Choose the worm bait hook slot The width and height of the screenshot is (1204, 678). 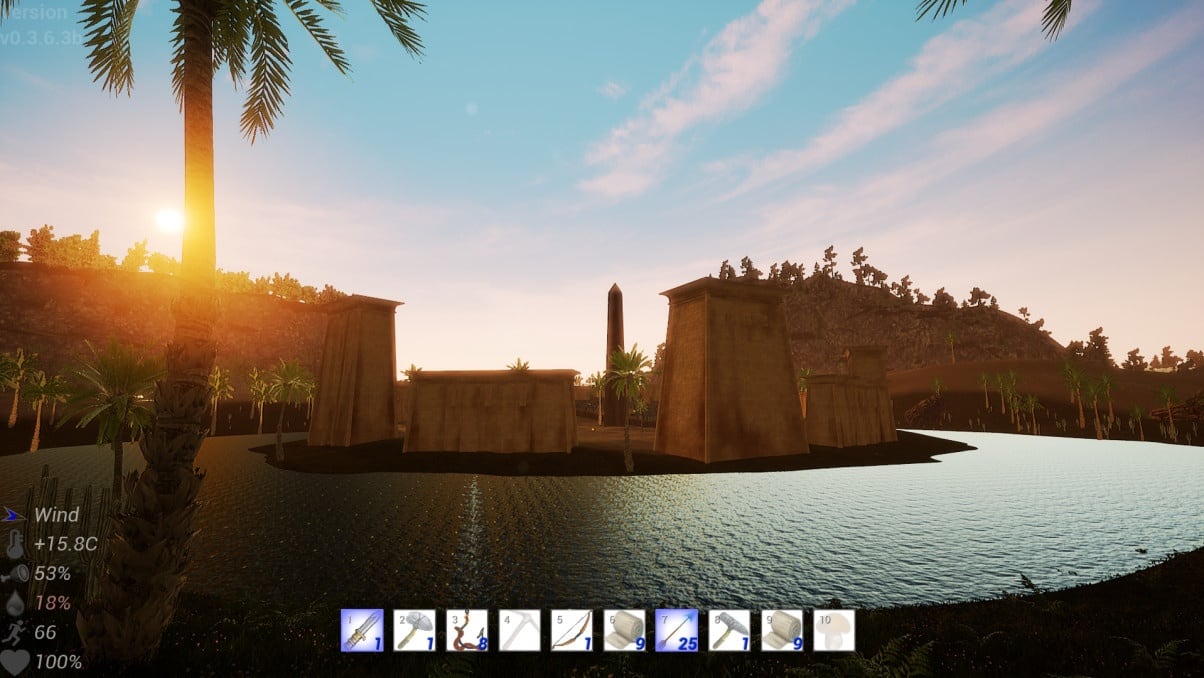point(467,631)
